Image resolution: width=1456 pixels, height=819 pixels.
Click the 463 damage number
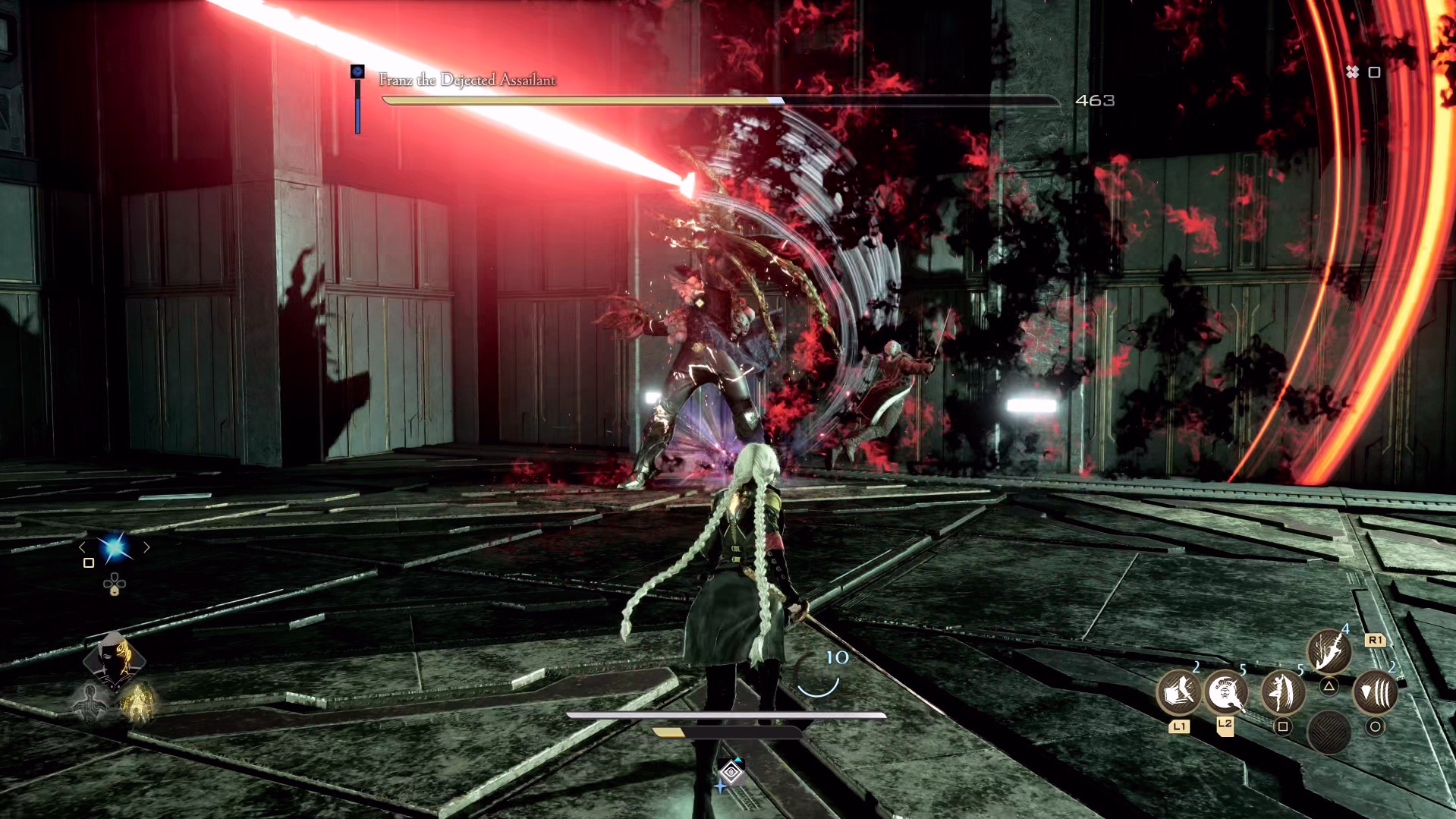[x=1095, y=99]
